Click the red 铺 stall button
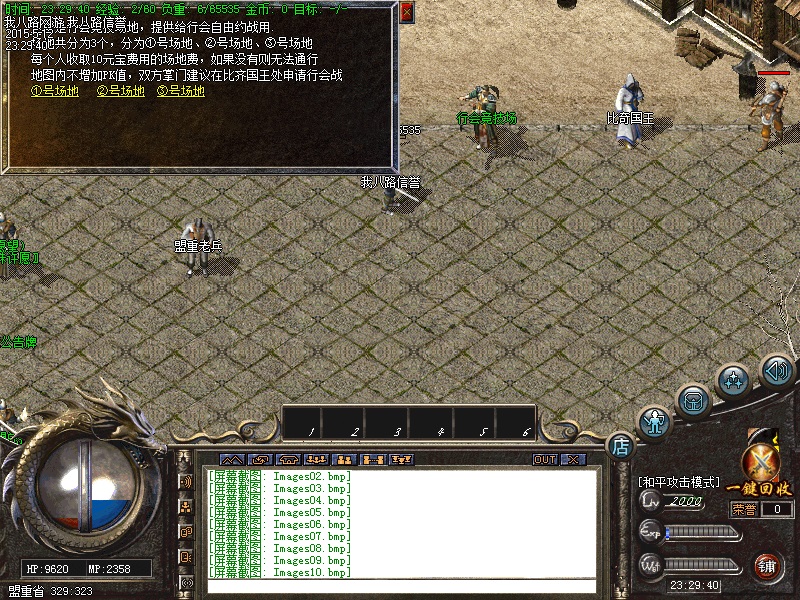This screenshot has height=600, width=800. 768,566
